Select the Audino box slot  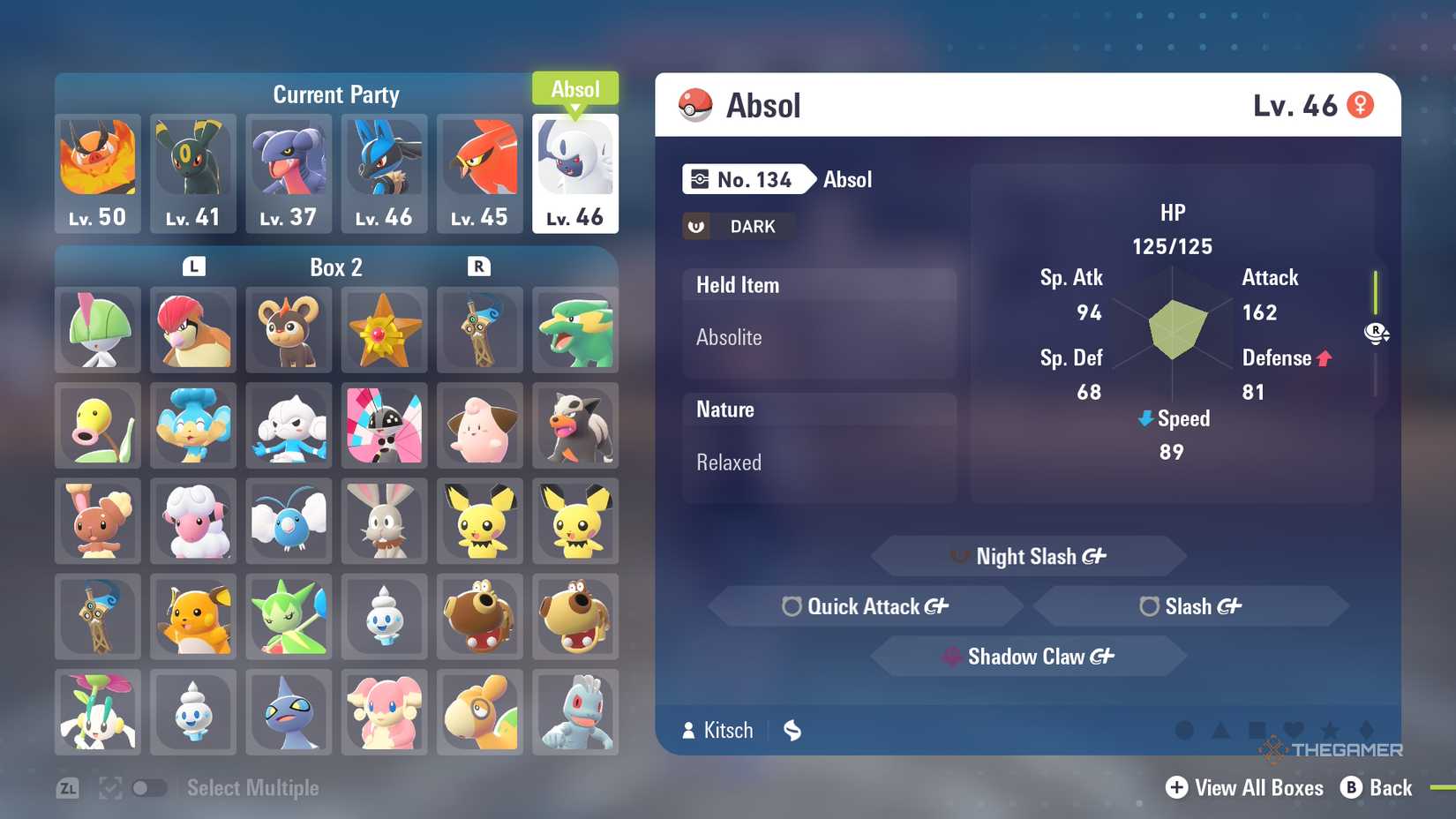coord(384,711)
